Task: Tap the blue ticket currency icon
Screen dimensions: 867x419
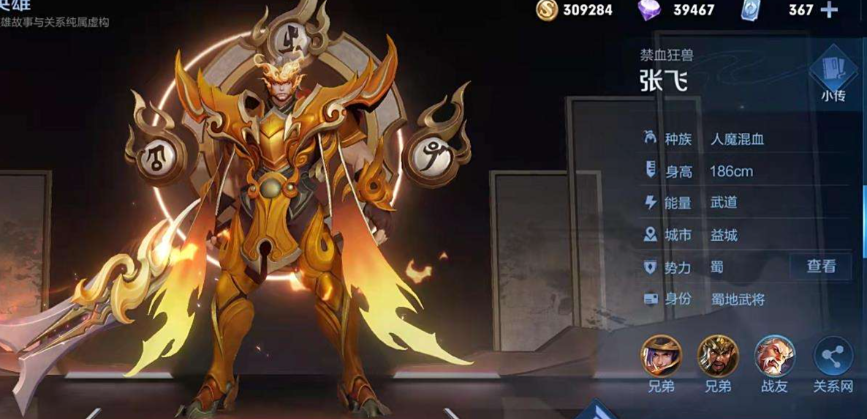Action: (x=751, y=10)
